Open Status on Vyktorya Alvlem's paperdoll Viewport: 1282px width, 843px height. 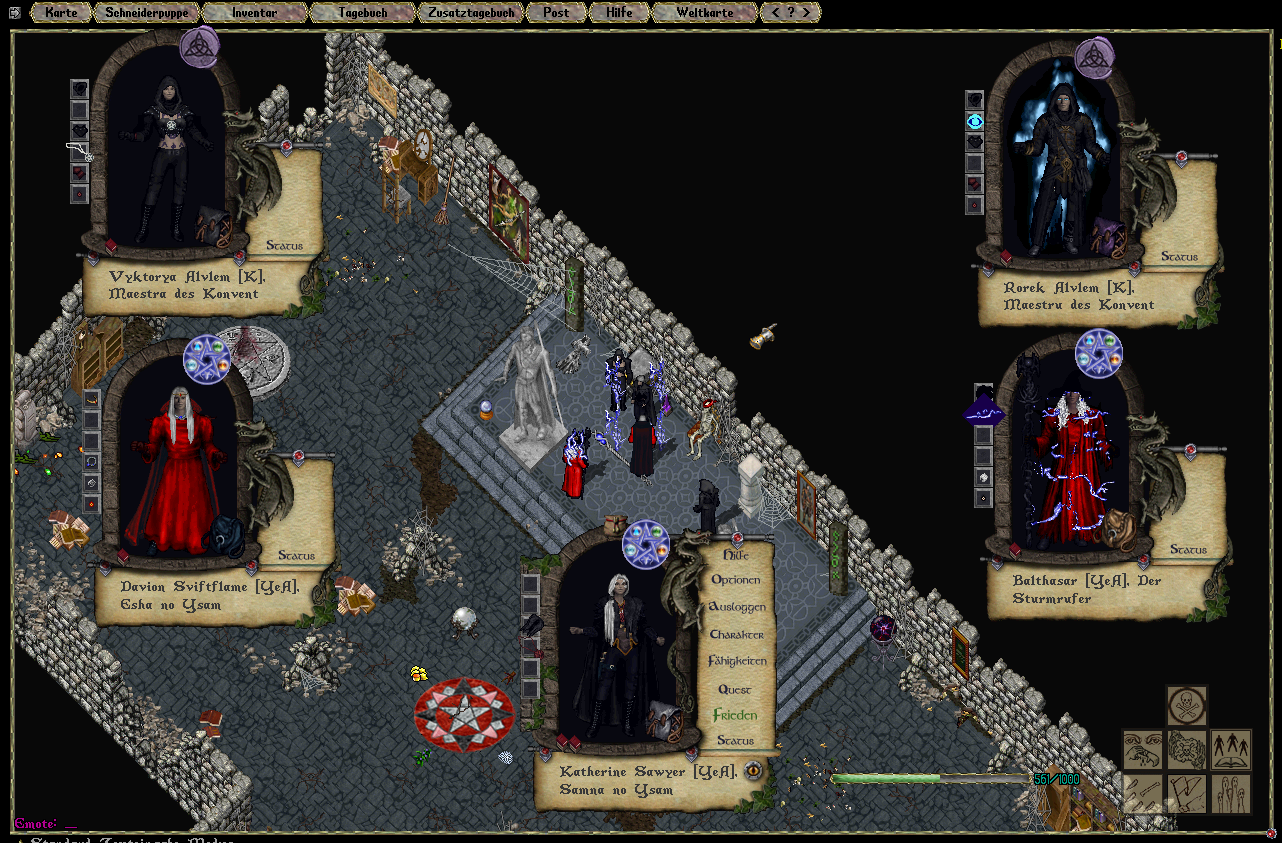pos(284,245)
